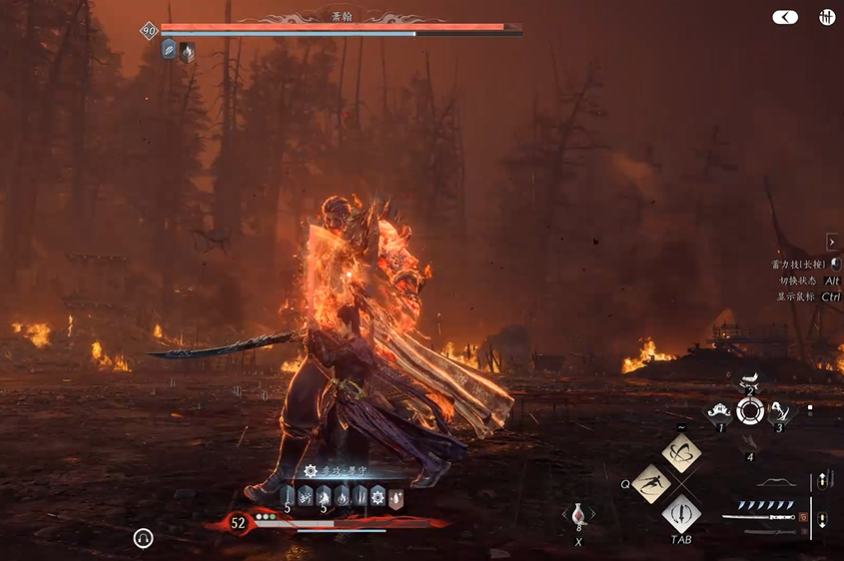Click the flame buff icon above the health bar
Viewport: 844px width, 561px height.
click(341, 495)
